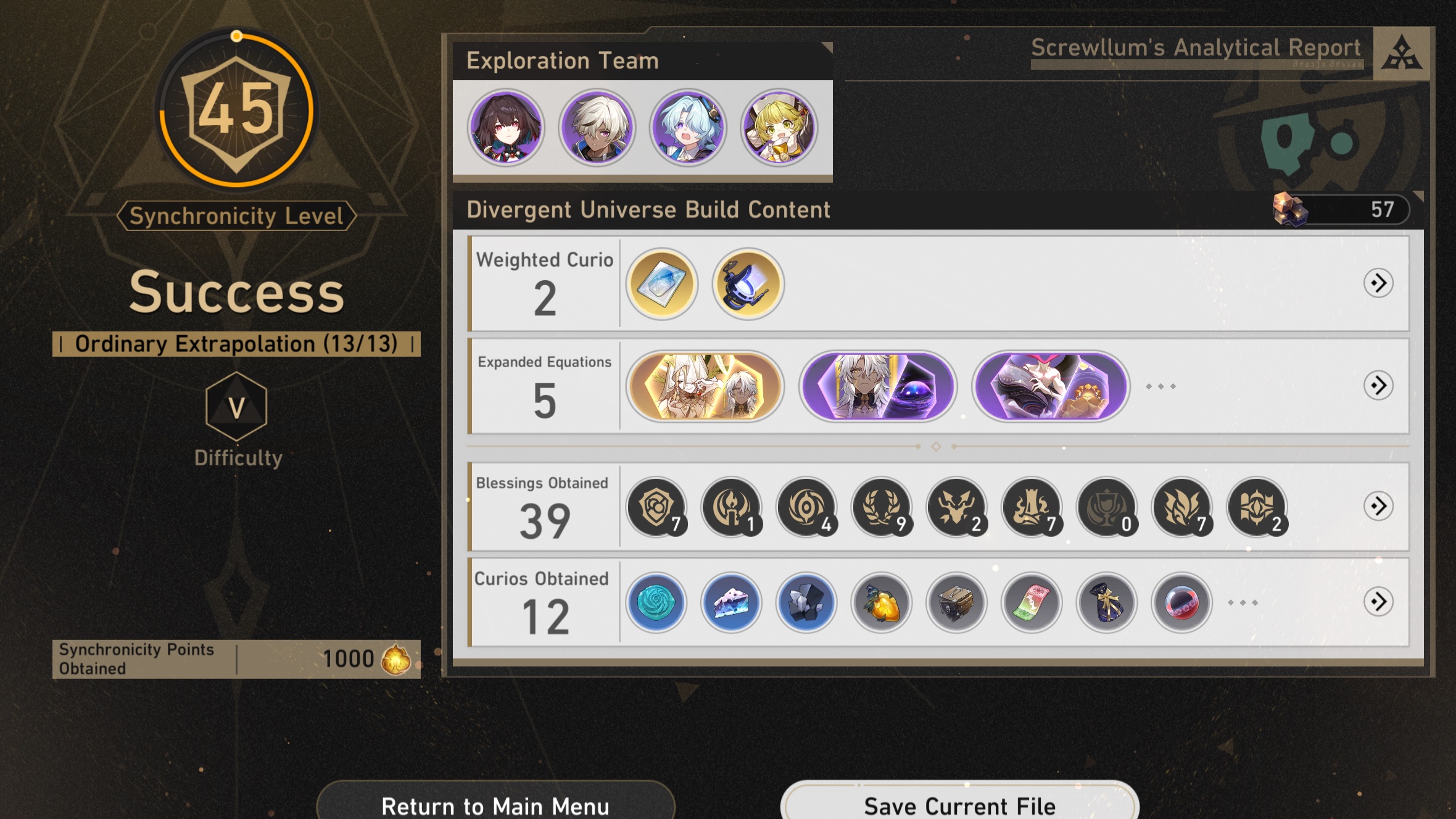The image size is (1456, 819).
Task: View the Nihility blessing icon with count 4
Action: pos(807,507)
